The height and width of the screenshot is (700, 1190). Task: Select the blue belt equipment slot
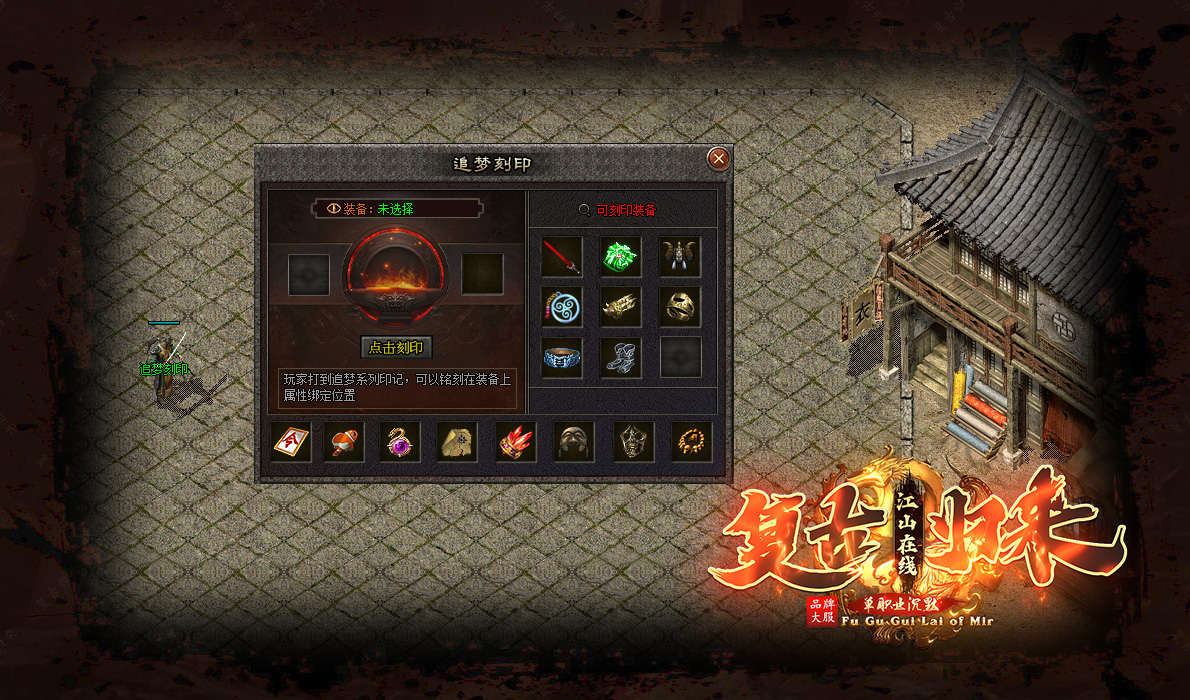click(x=562, y=357)
